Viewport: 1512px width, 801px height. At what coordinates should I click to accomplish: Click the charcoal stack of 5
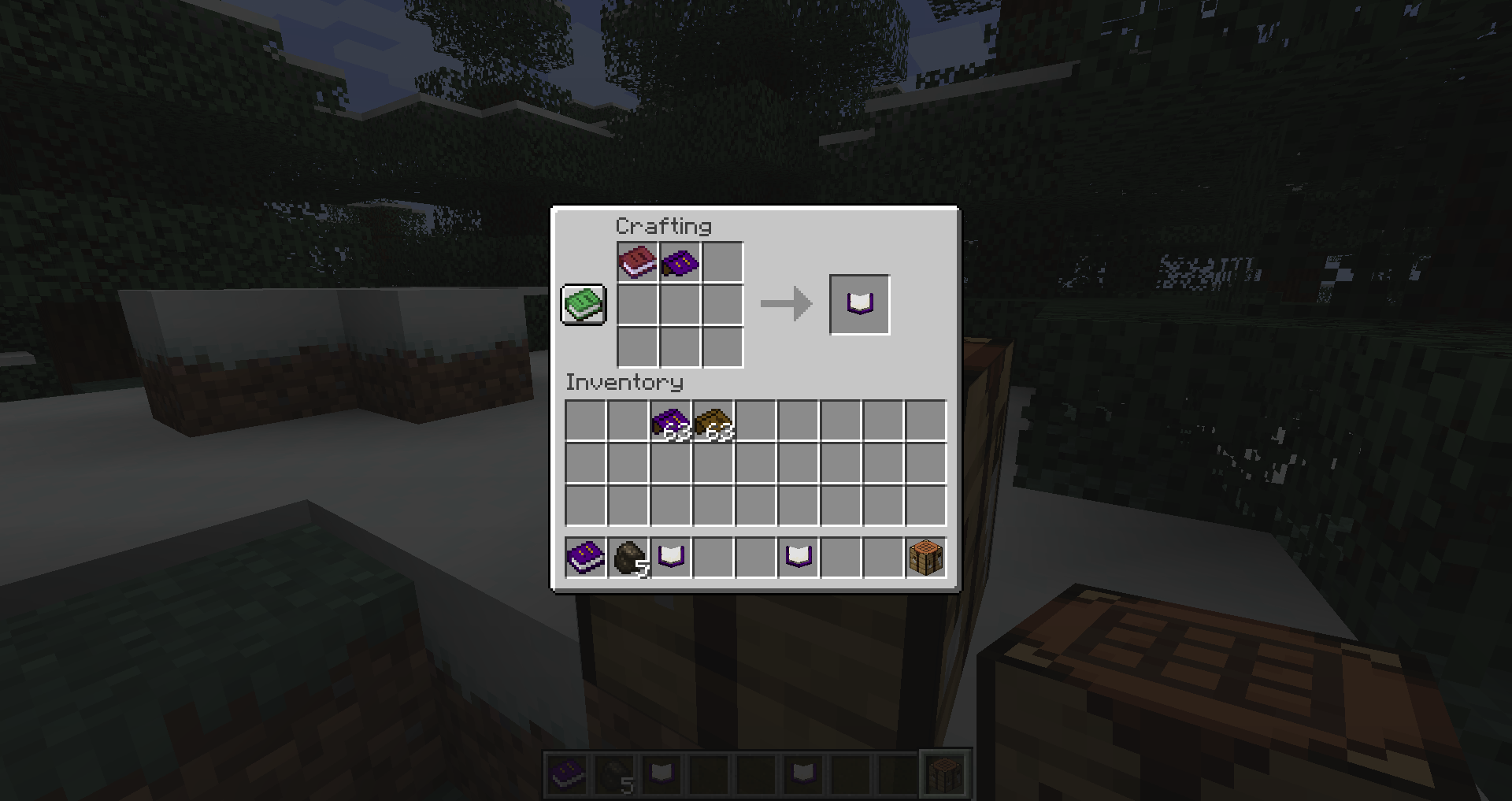pos(627,557)
